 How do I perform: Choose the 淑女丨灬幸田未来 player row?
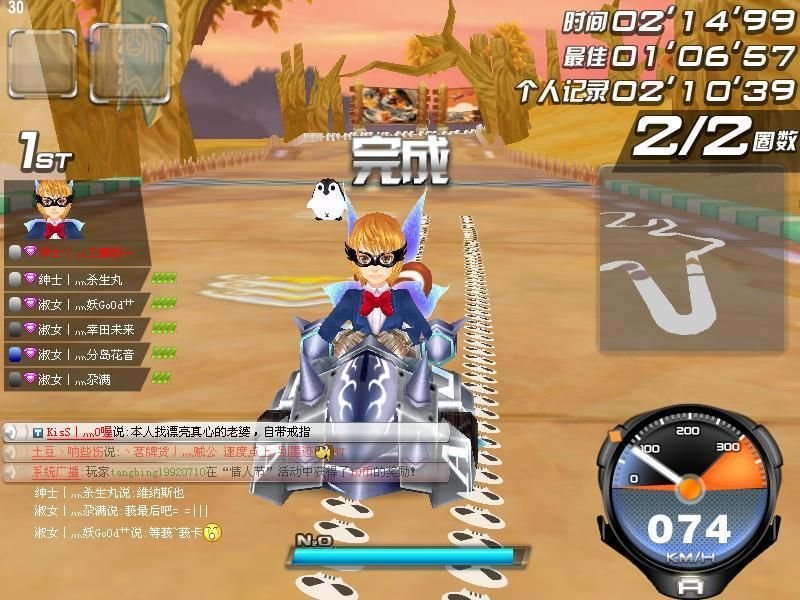coord(80,328)
